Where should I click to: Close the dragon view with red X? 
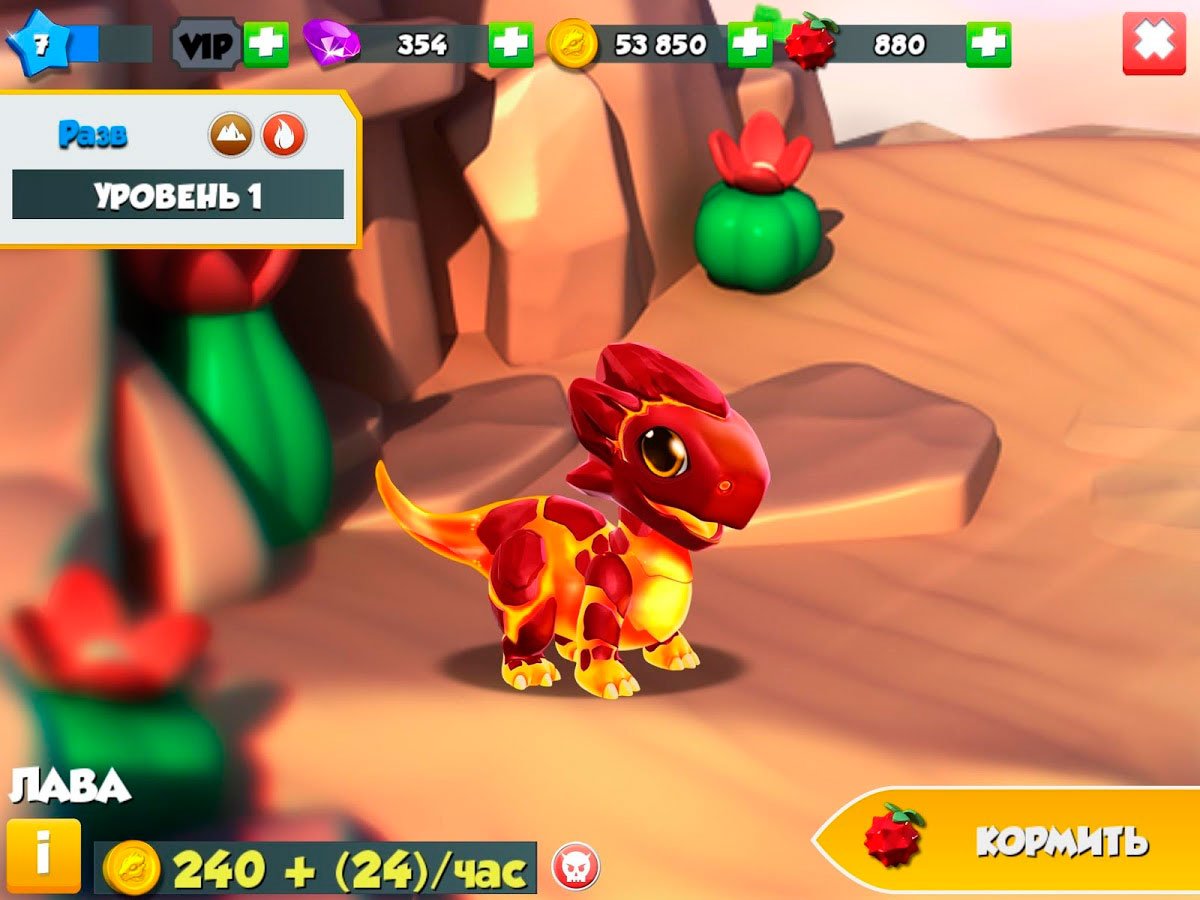[x=1153, y=43]
